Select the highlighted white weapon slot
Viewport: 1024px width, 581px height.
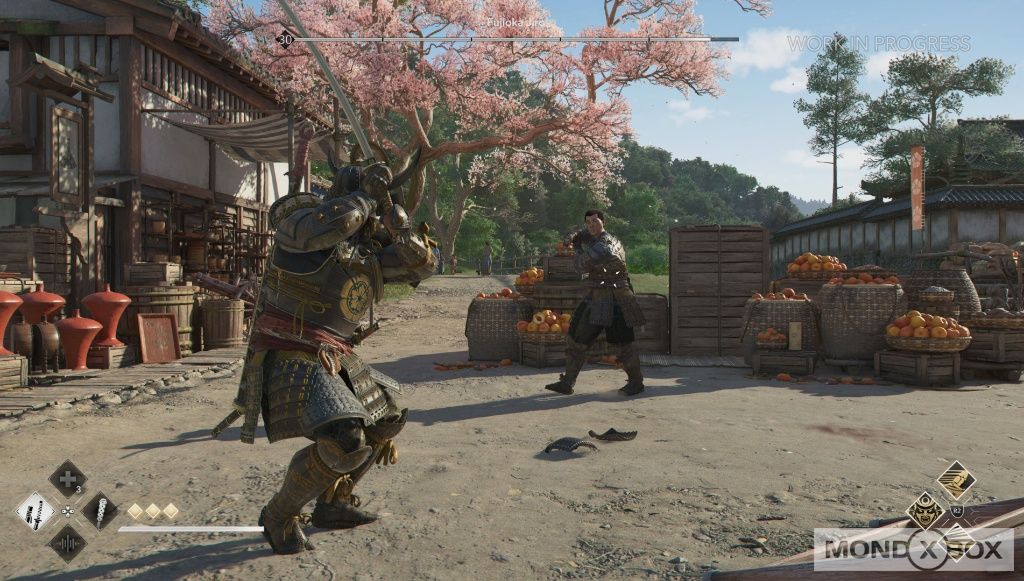coord(35,511)
